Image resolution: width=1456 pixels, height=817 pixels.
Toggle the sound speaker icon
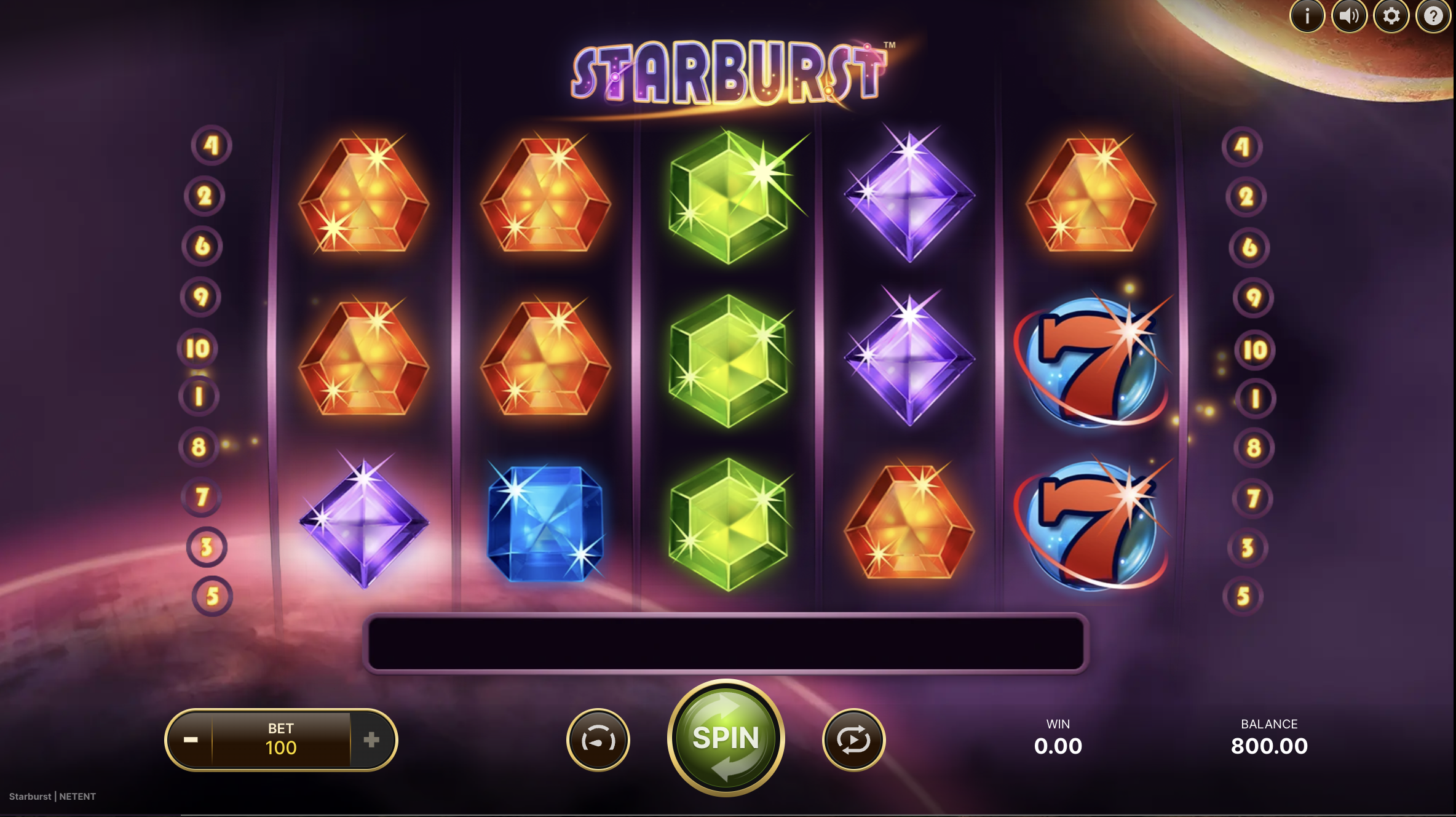click(1349, 16)
